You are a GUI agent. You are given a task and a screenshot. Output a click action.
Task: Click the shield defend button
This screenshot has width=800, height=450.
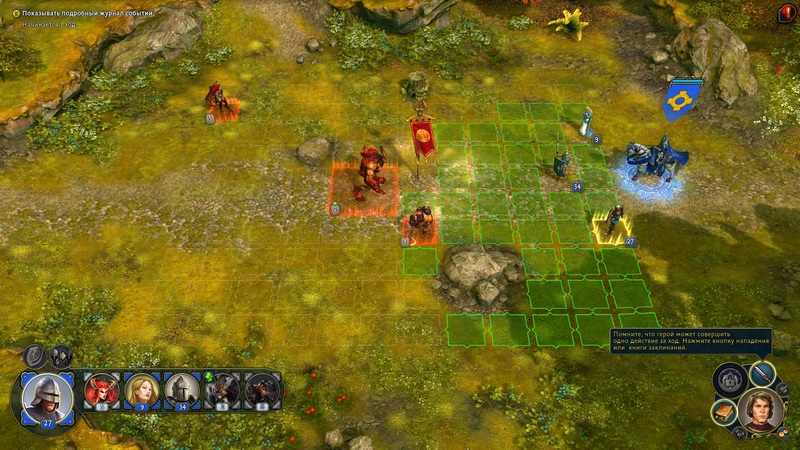tap(36, 355)
